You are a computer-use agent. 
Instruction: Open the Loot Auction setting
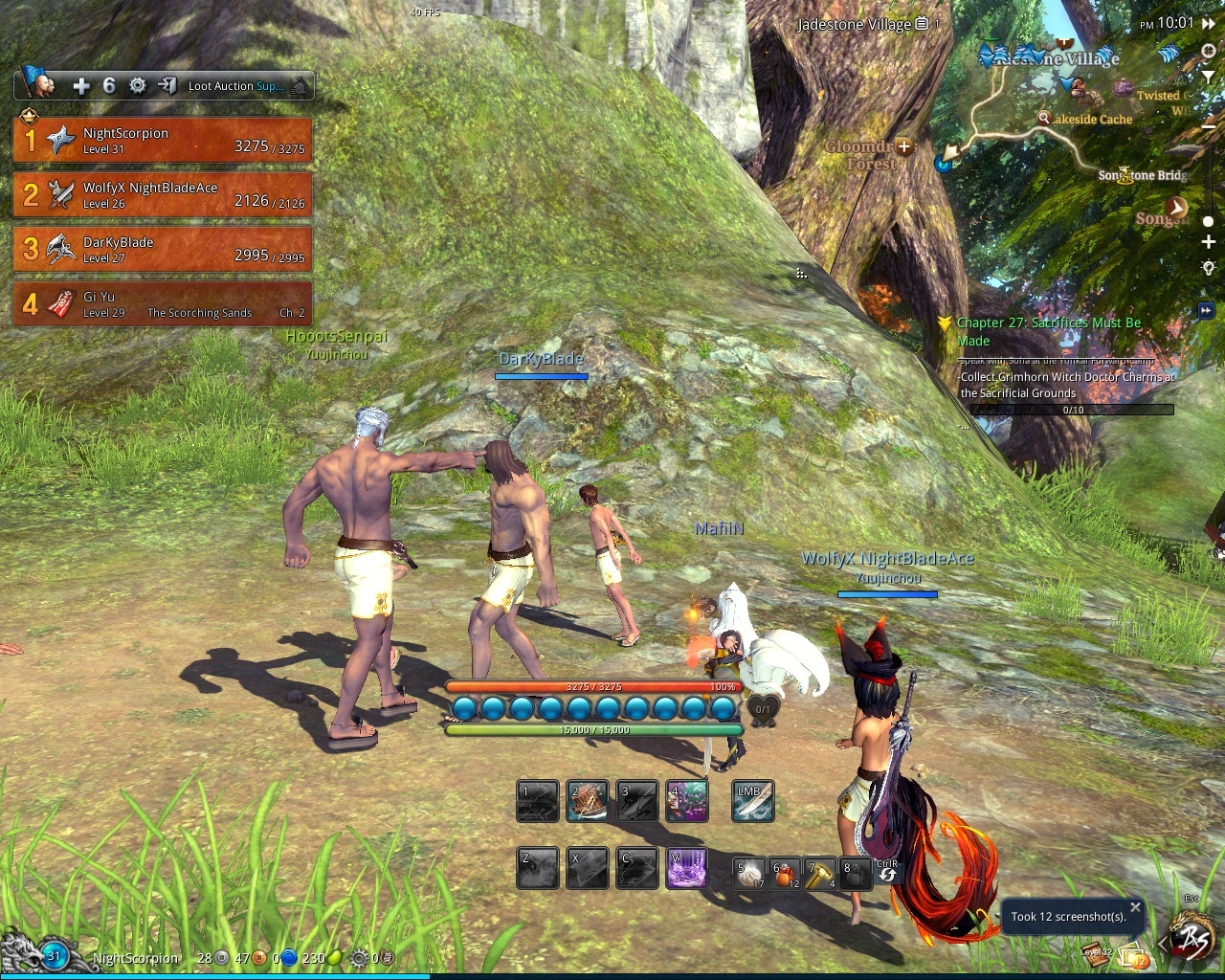236,86
